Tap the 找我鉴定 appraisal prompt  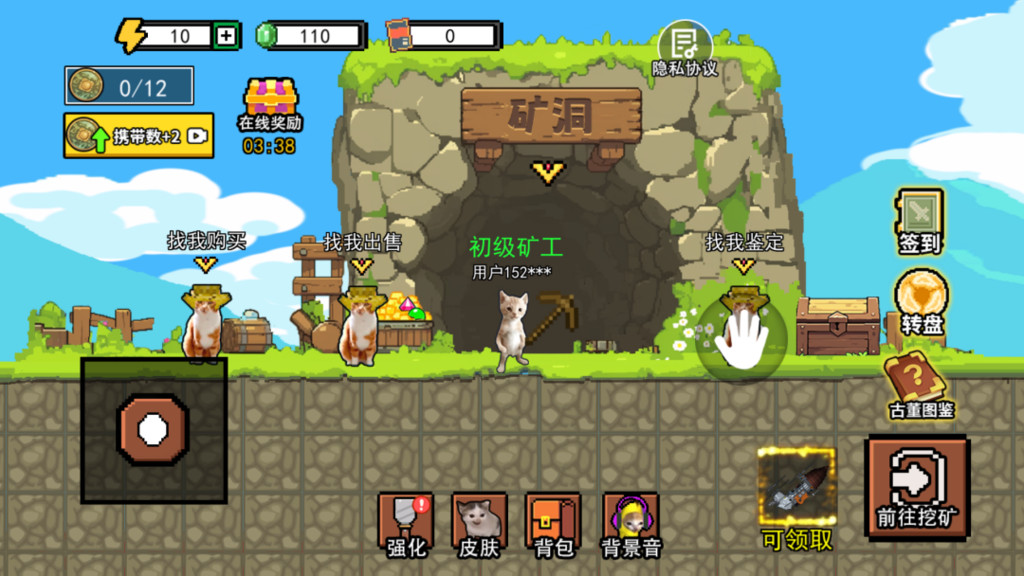point(744,242)
